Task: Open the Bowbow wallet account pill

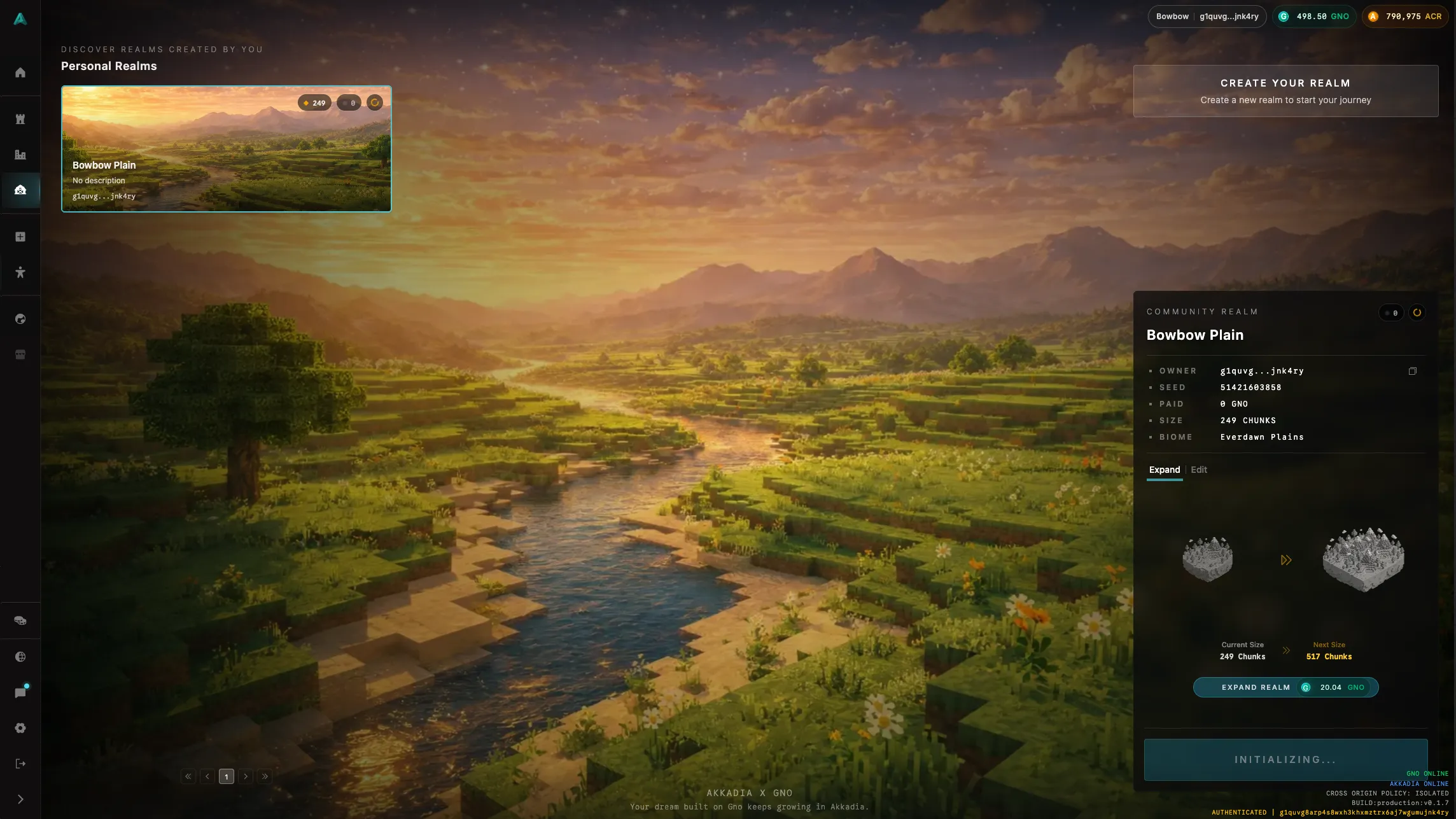Action: 1207,17
